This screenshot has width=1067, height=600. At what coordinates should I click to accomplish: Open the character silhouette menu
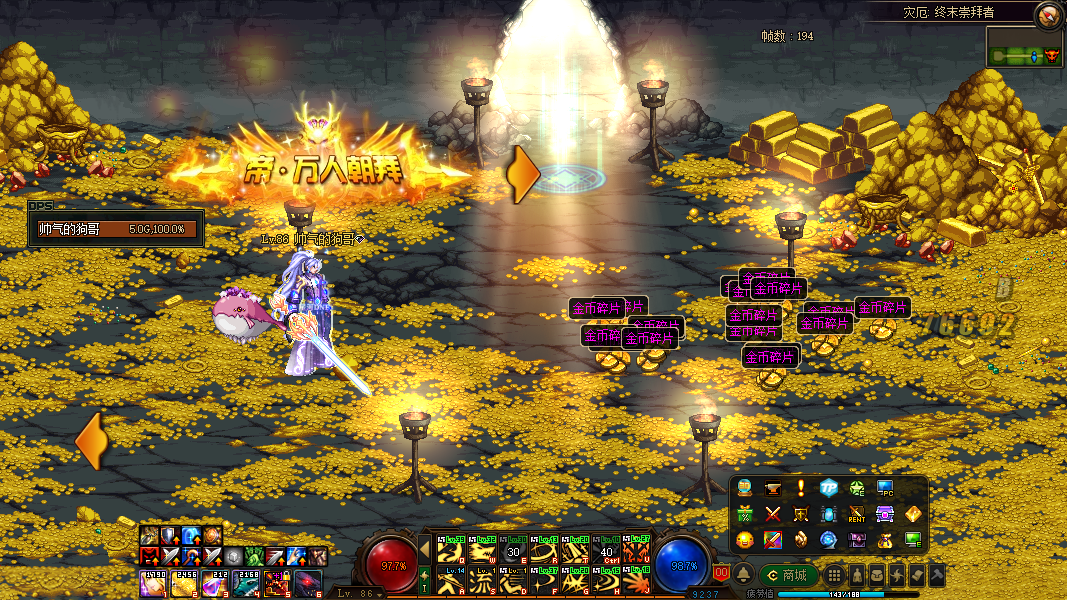857,575
